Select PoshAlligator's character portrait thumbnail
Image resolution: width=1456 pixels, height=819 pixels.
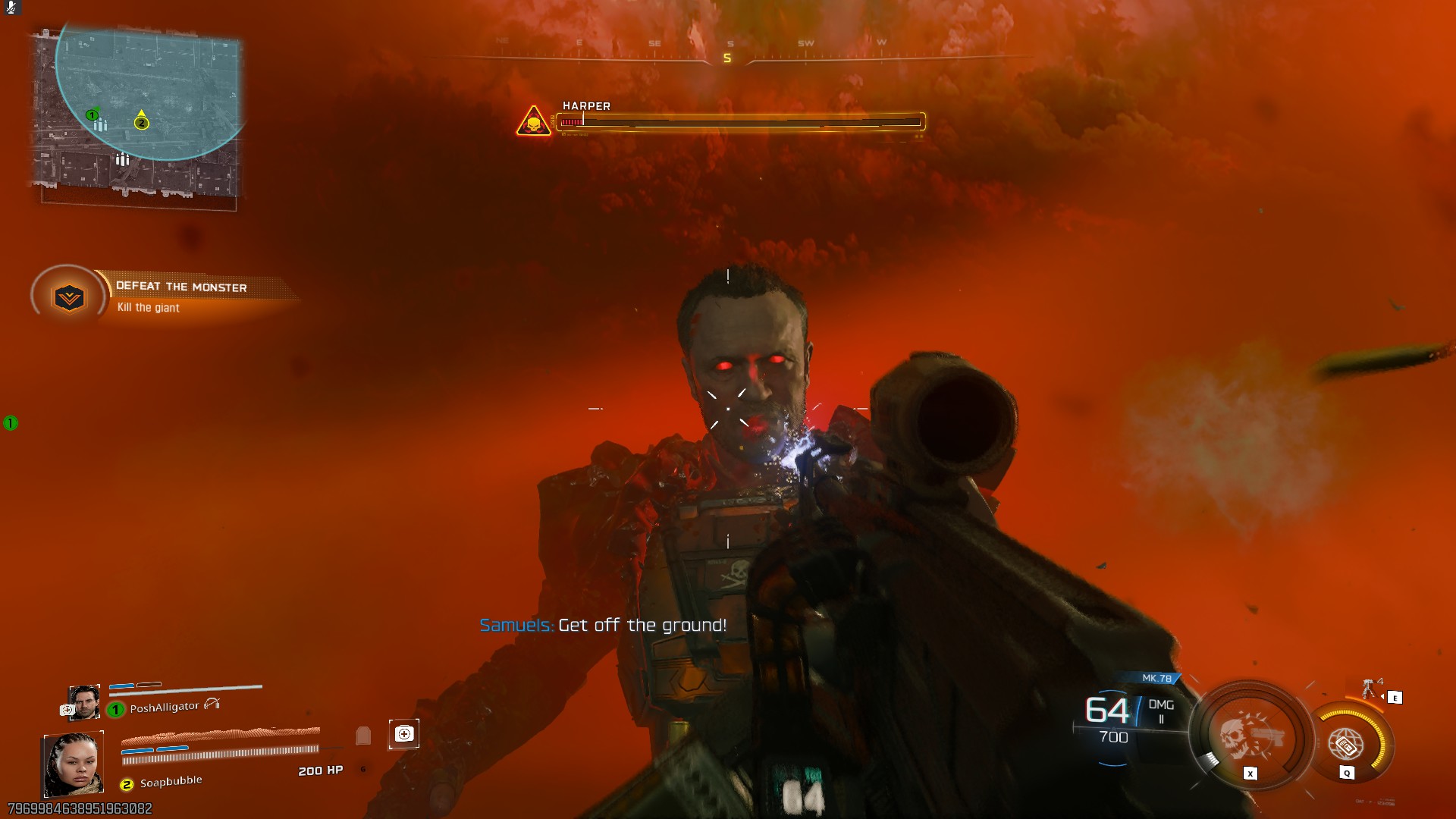point(85,701)
